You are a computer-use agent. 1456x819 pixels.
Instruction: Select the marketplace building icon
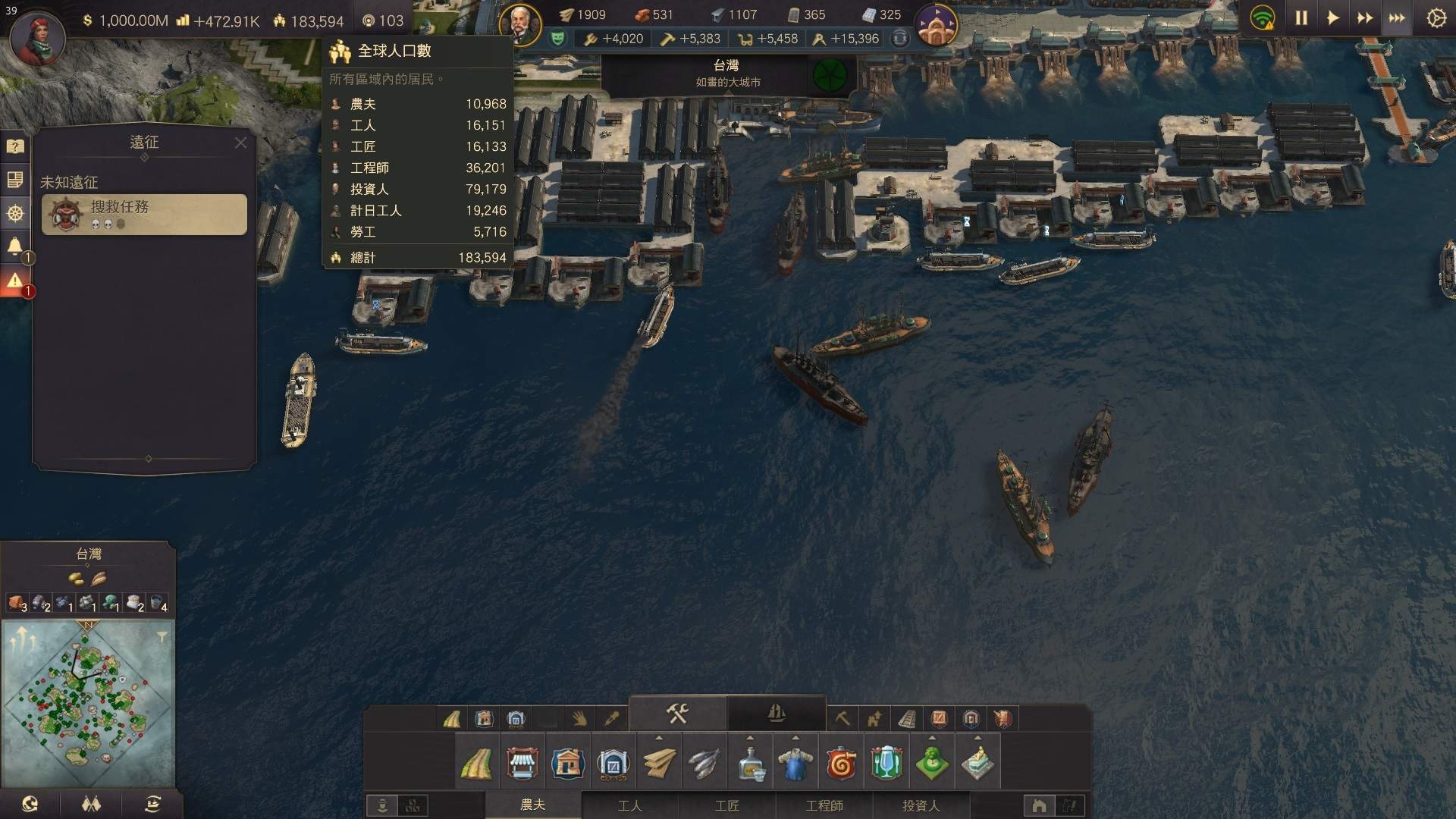coord(522,764)
